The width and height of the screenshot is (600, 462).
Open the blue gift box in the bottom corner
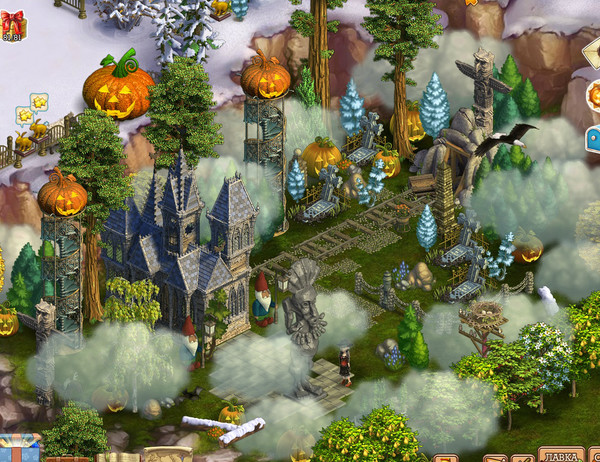[19, 448]
